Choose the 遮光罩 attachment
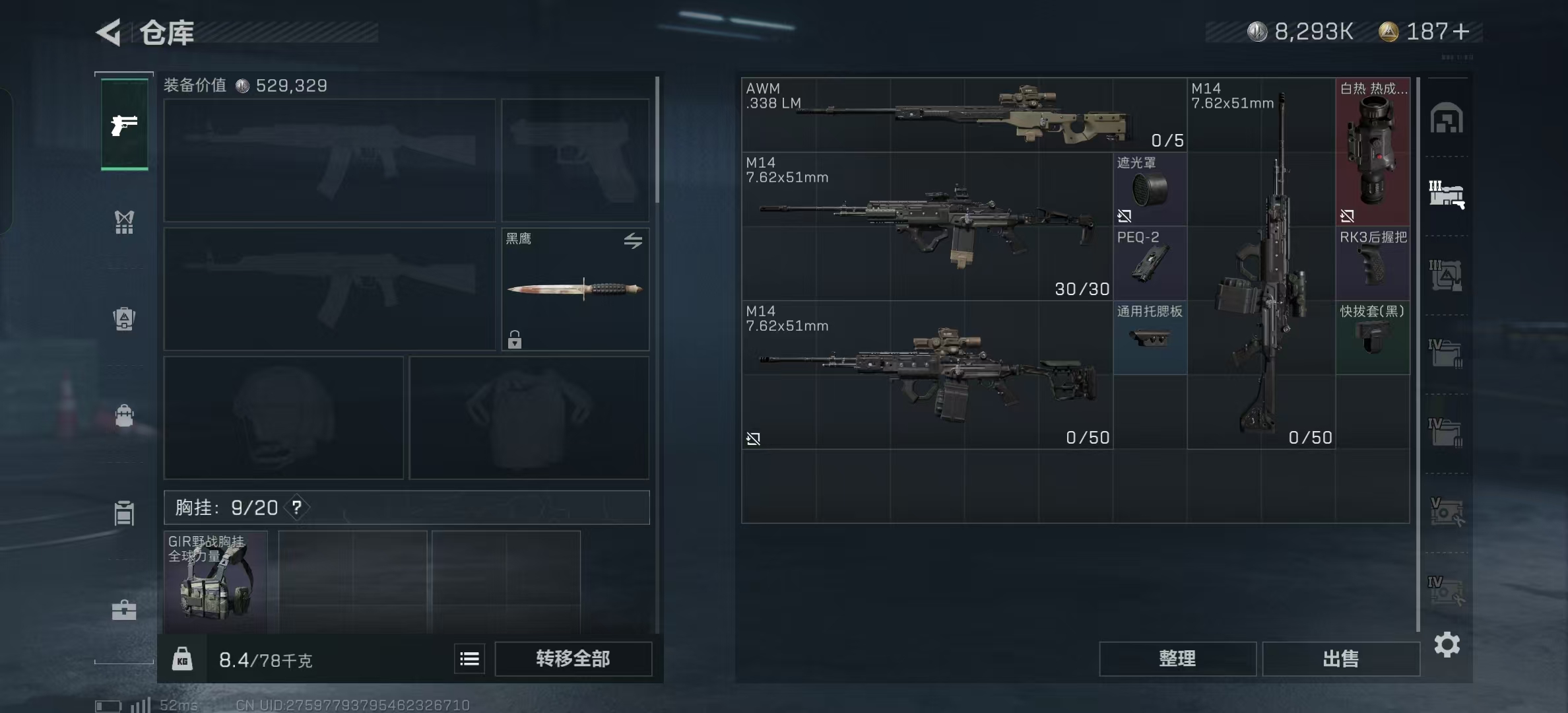Image resolution: width=1568 pixels, height=713 pixels. click(1150, 189)
